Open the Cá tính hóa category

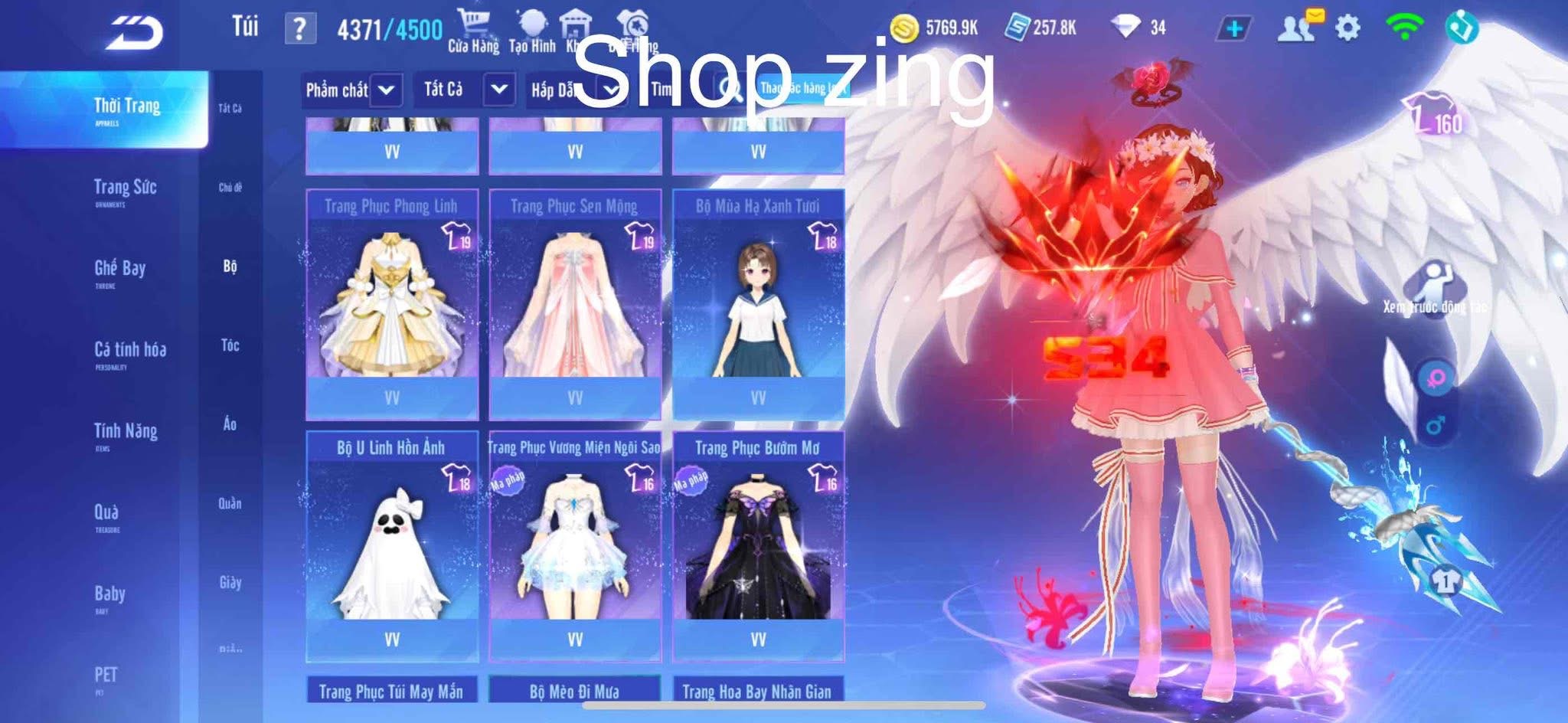click(129, 352)
